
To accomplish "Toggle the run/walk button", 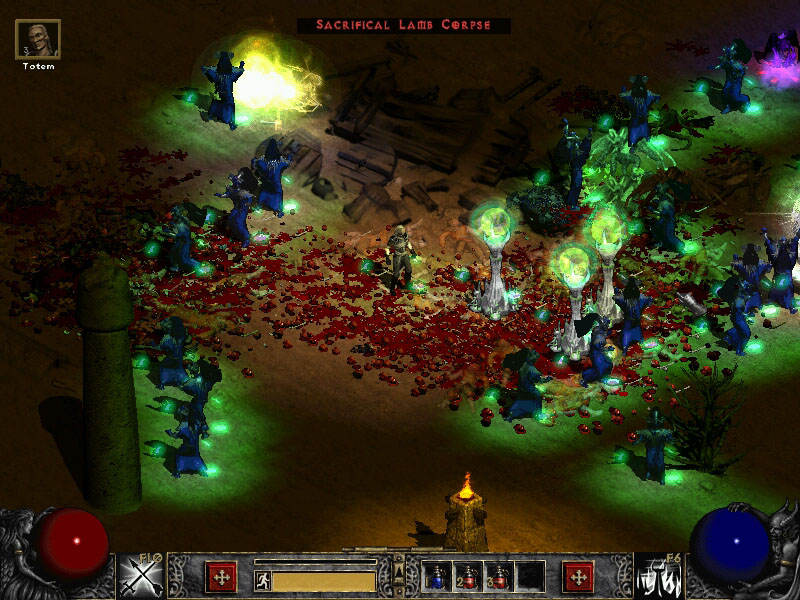I will [x=263, y=581].
